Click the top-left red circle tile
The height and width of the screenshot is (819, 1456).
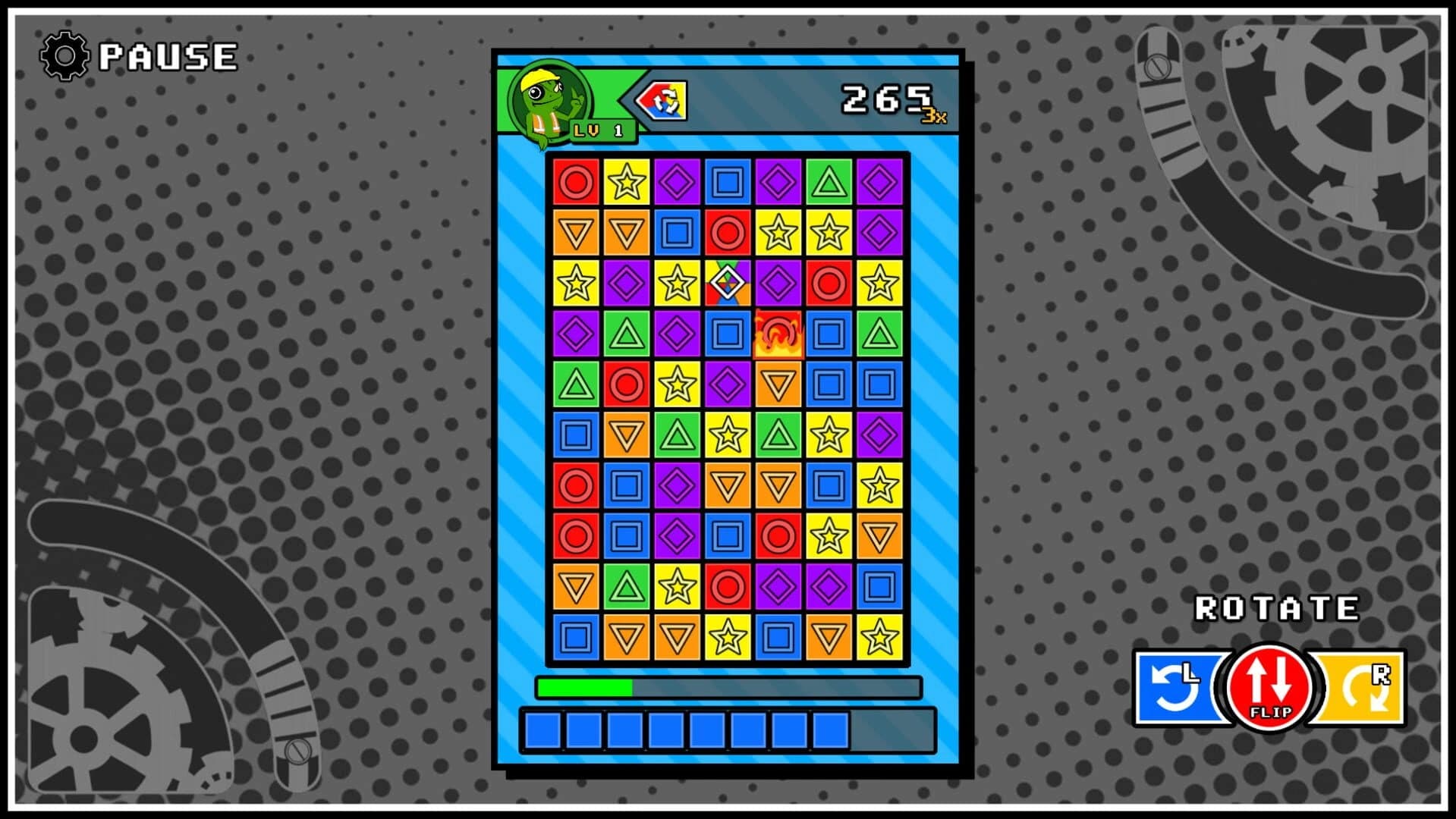(574, 182)
